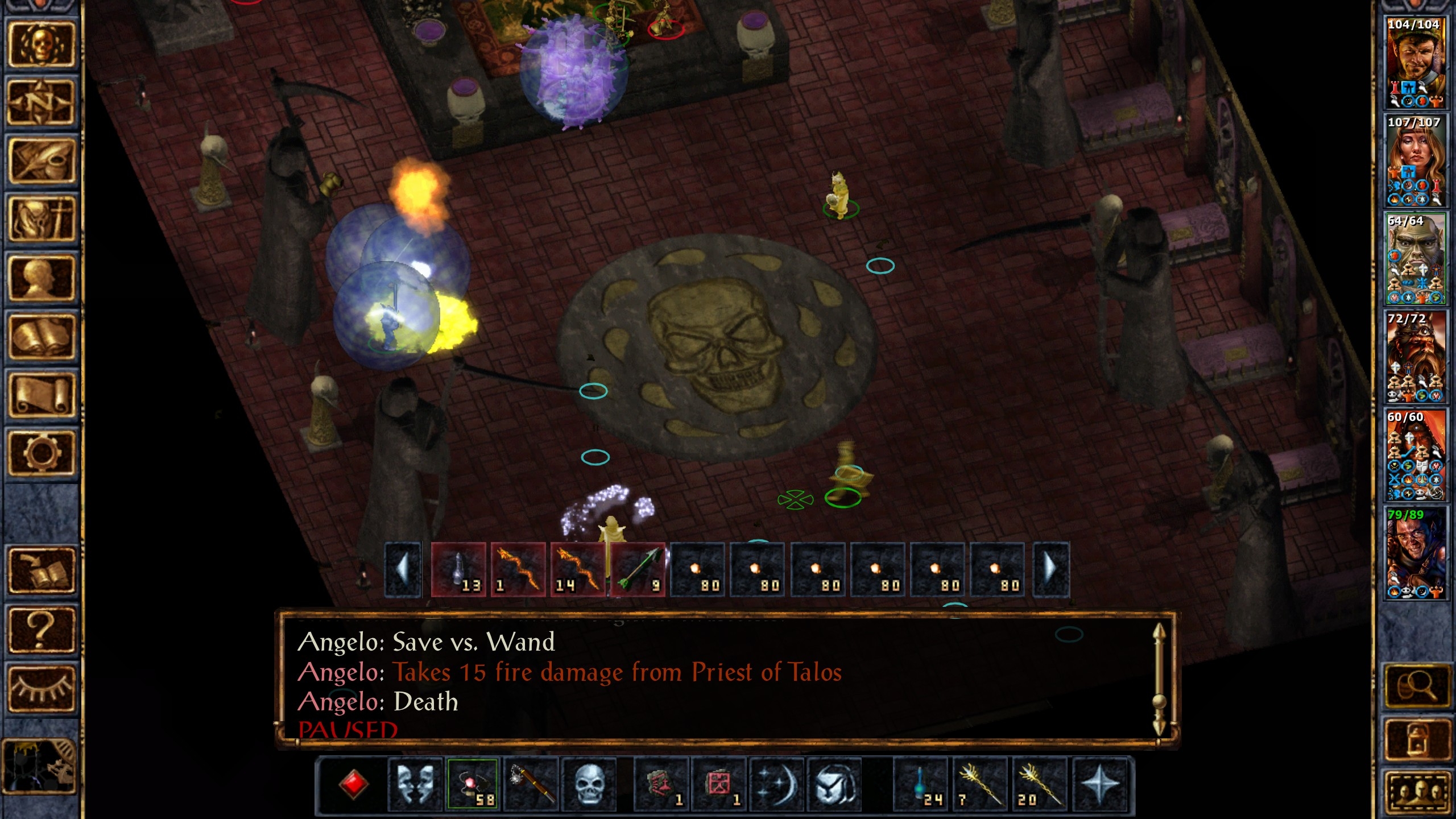Open spellcasting with the moon and stars icon
The width and height of the screenshot is (1456, 819).
(776, 785)
